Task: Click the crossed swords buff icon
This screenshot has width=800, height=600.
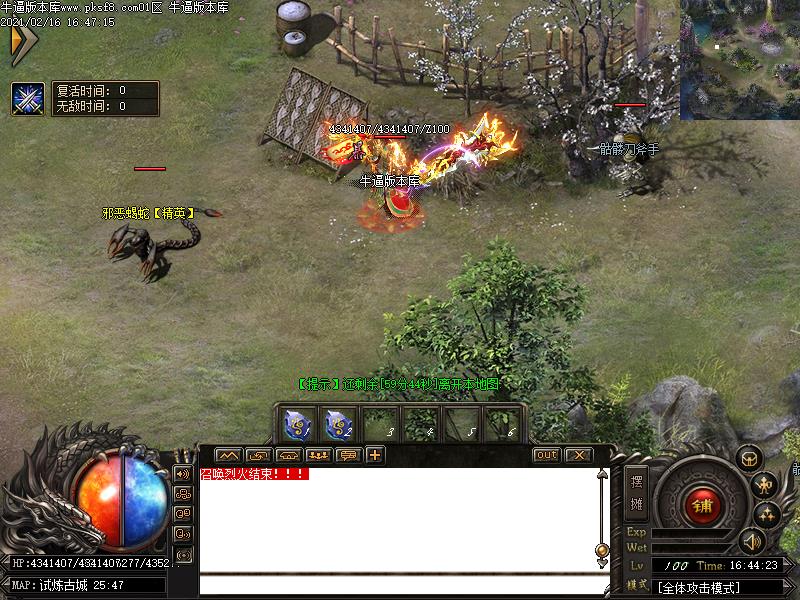Action: (26, 98)
